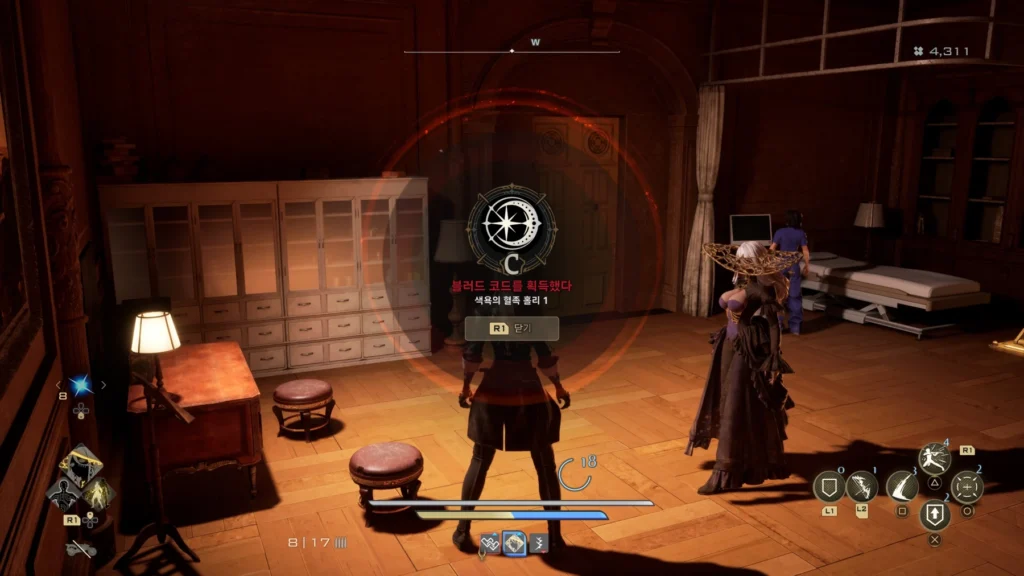The height and width of the screenshot is (576, 1024).
Task: Use the bow skill icon
Action: click(x=862, y=487)
